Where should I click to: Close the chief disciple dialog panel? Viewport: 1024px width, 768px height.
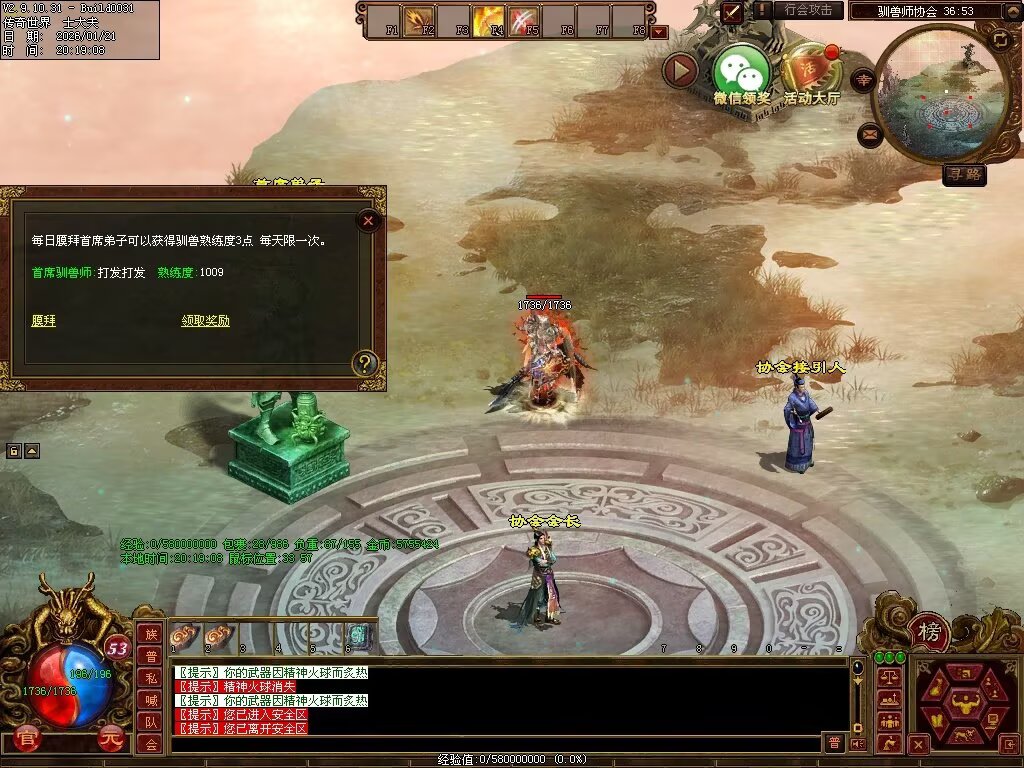(369, 220)
